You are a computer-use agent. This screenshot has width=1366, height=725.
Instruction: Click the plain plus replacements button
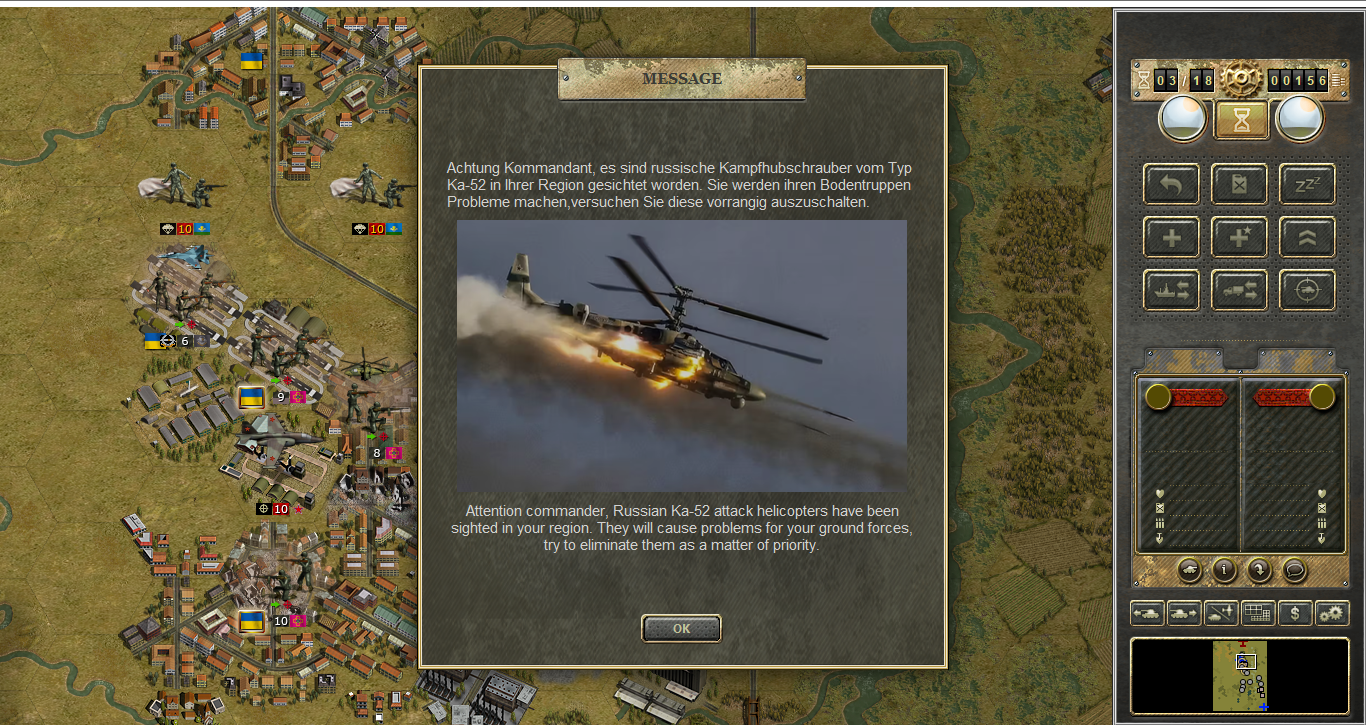click(1172, 237)
